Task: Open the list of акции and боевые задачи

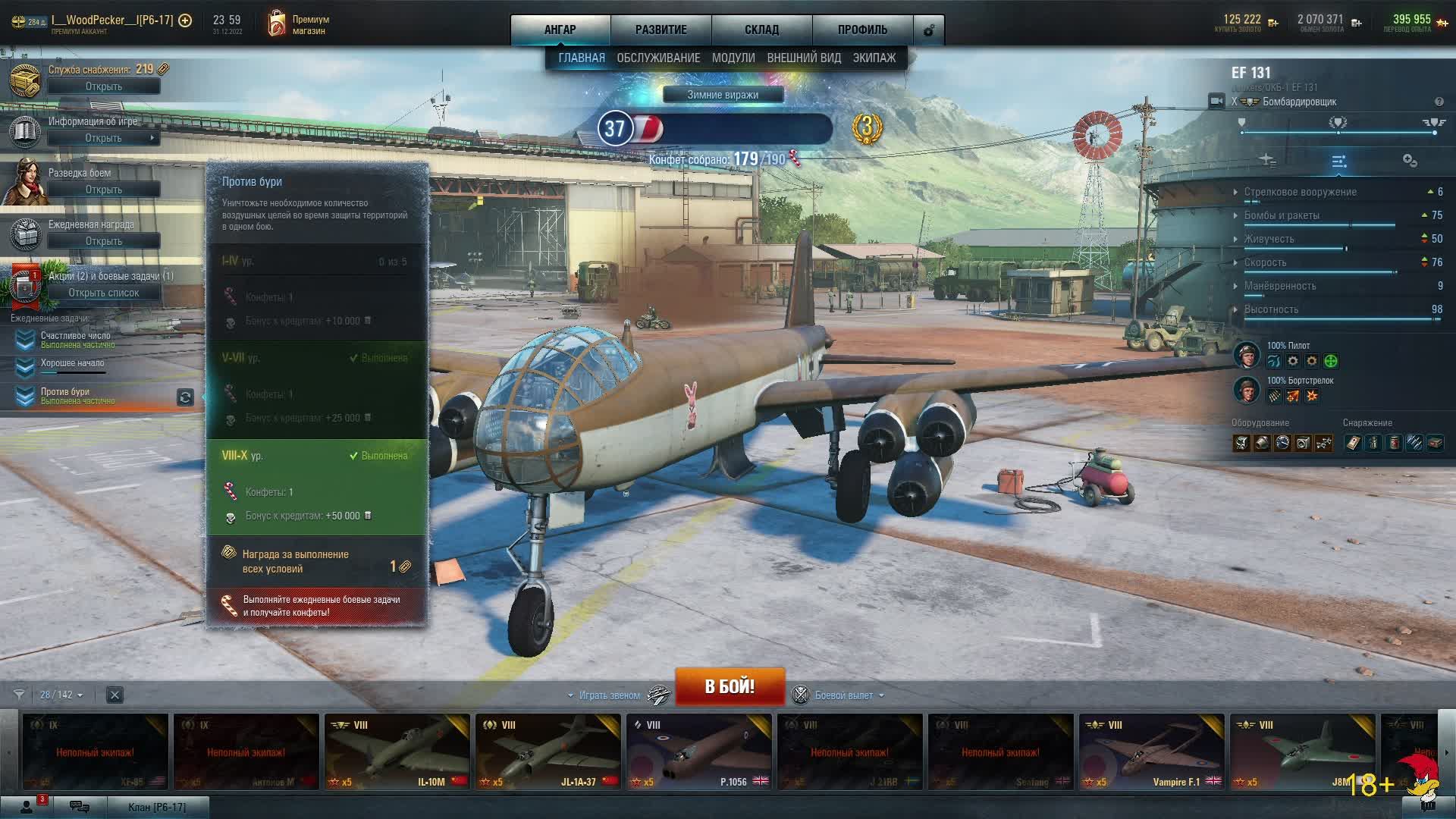Action: click(x=104, y=293)
